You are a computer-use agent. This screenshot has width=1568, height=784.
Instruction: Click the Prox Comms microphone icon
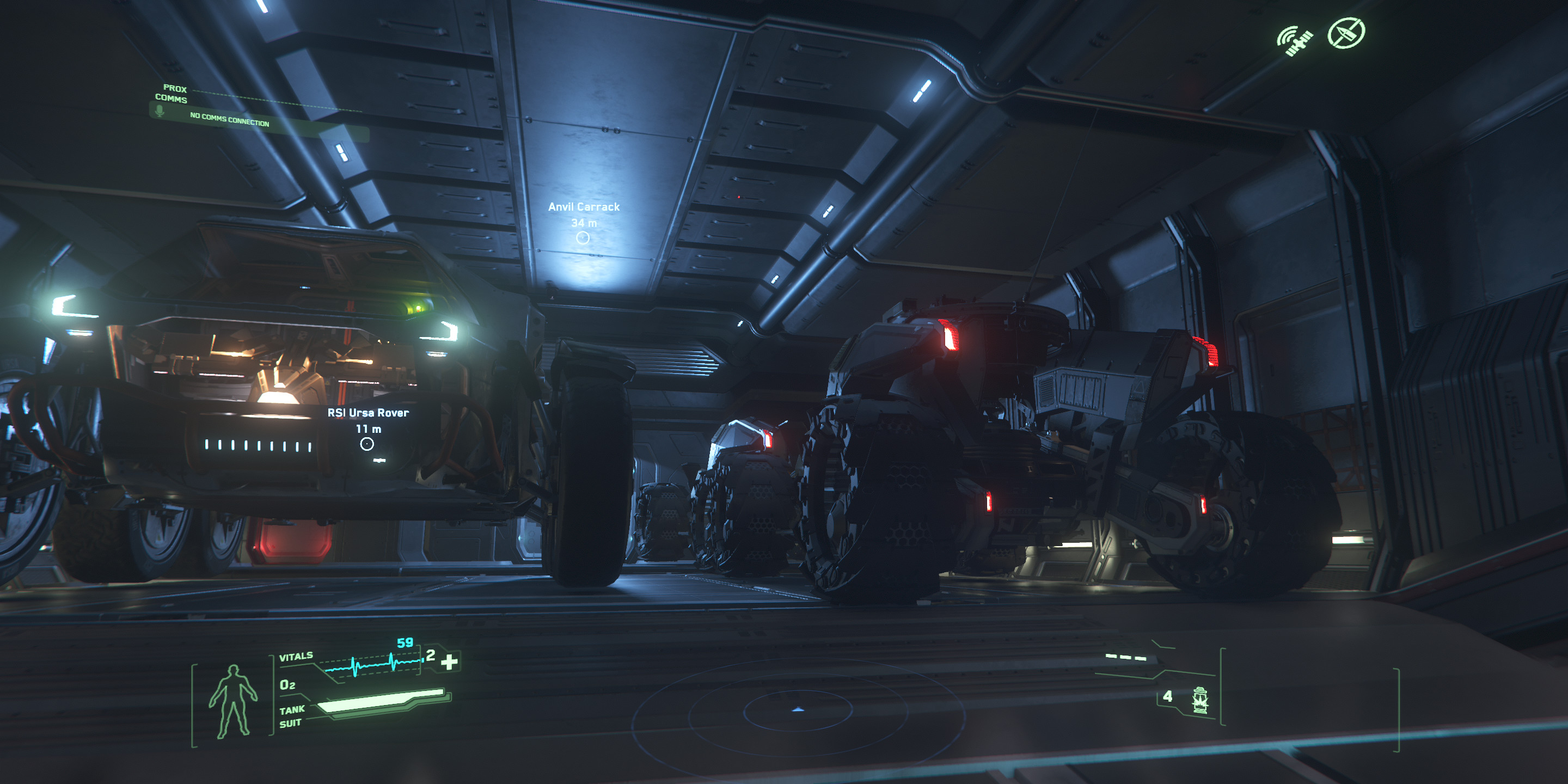pos(160,111)
